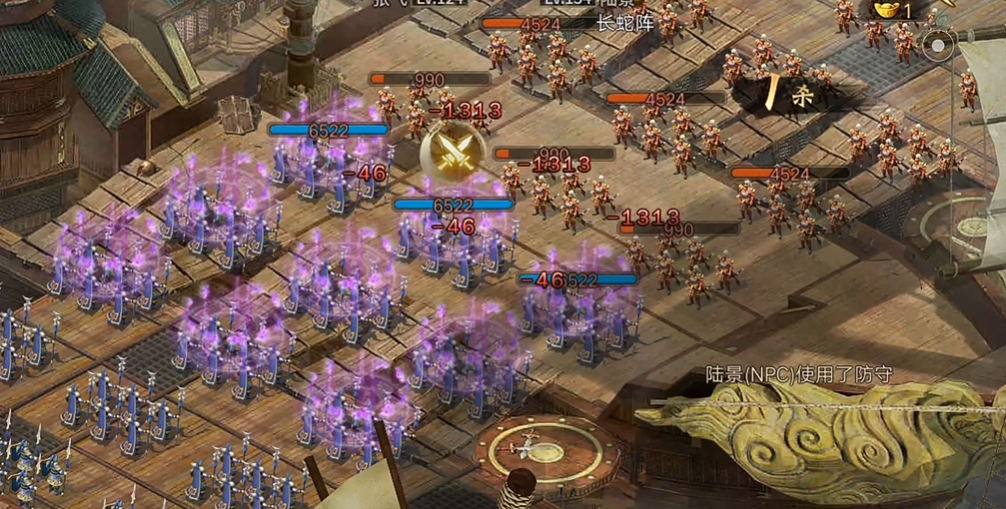Open the floating white circle assist button
The width and height of the screenshot is (1006, 509).
(x=940, y=45)
